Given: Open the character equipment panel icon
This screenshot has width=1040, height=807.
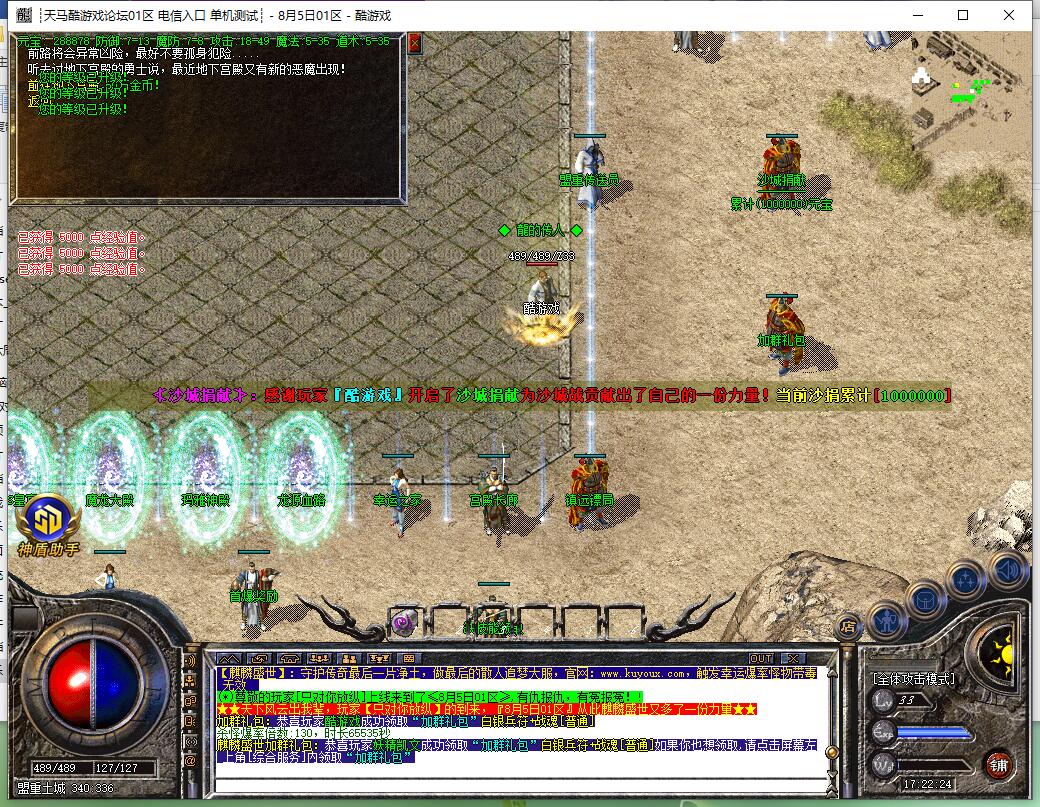Looking at the screenshot, I should [885, 618].
